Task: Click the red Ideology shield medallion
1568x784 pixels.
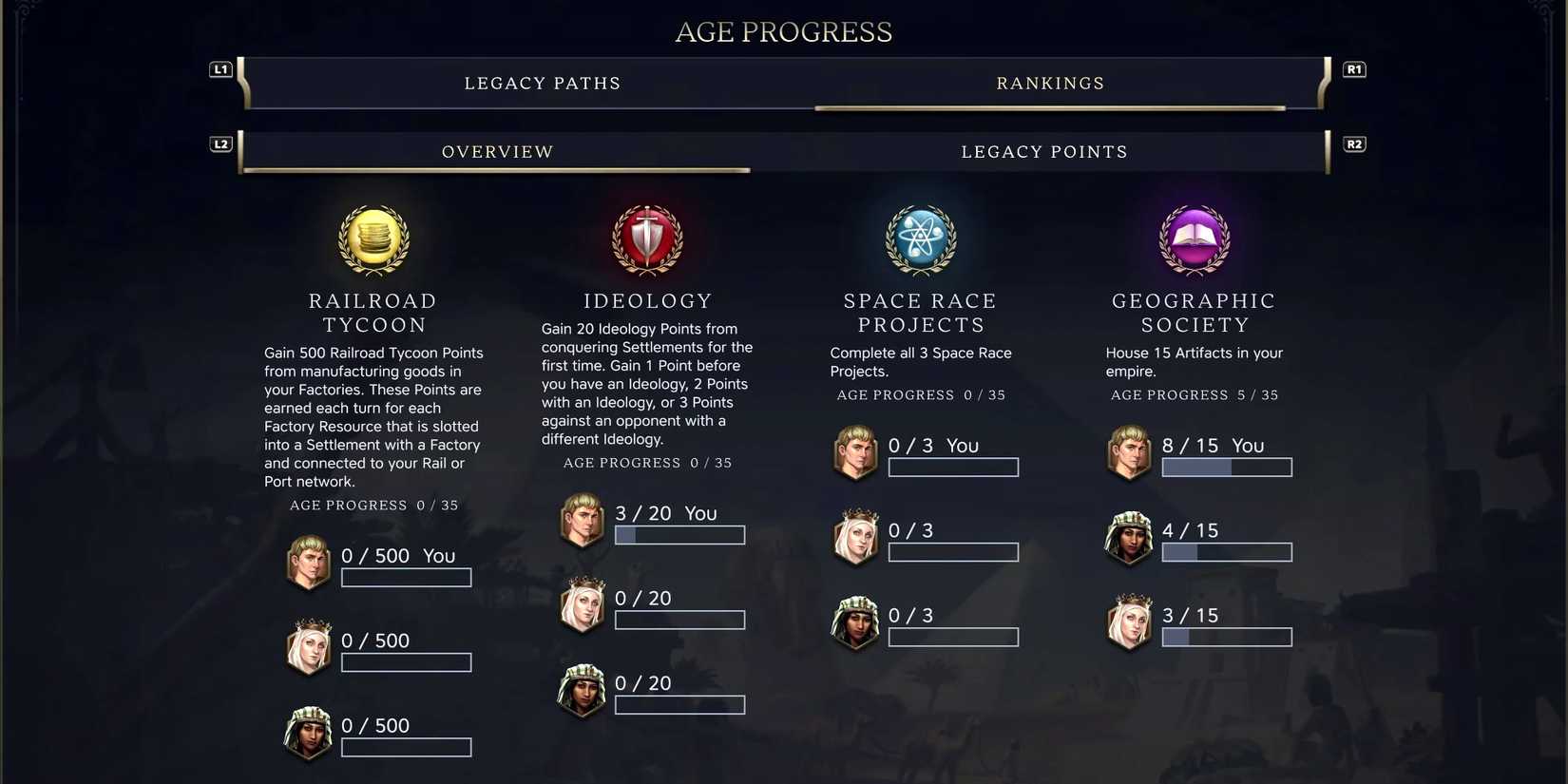Action: pos(647,240)
